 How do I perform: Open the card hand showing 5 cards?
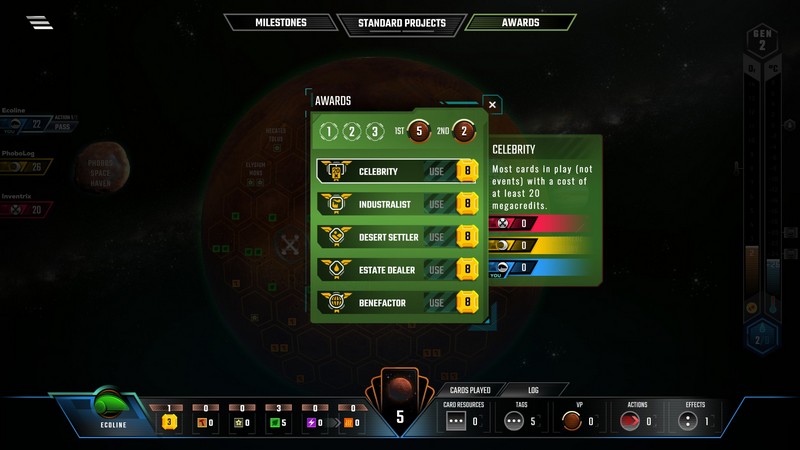coord(399,412)
